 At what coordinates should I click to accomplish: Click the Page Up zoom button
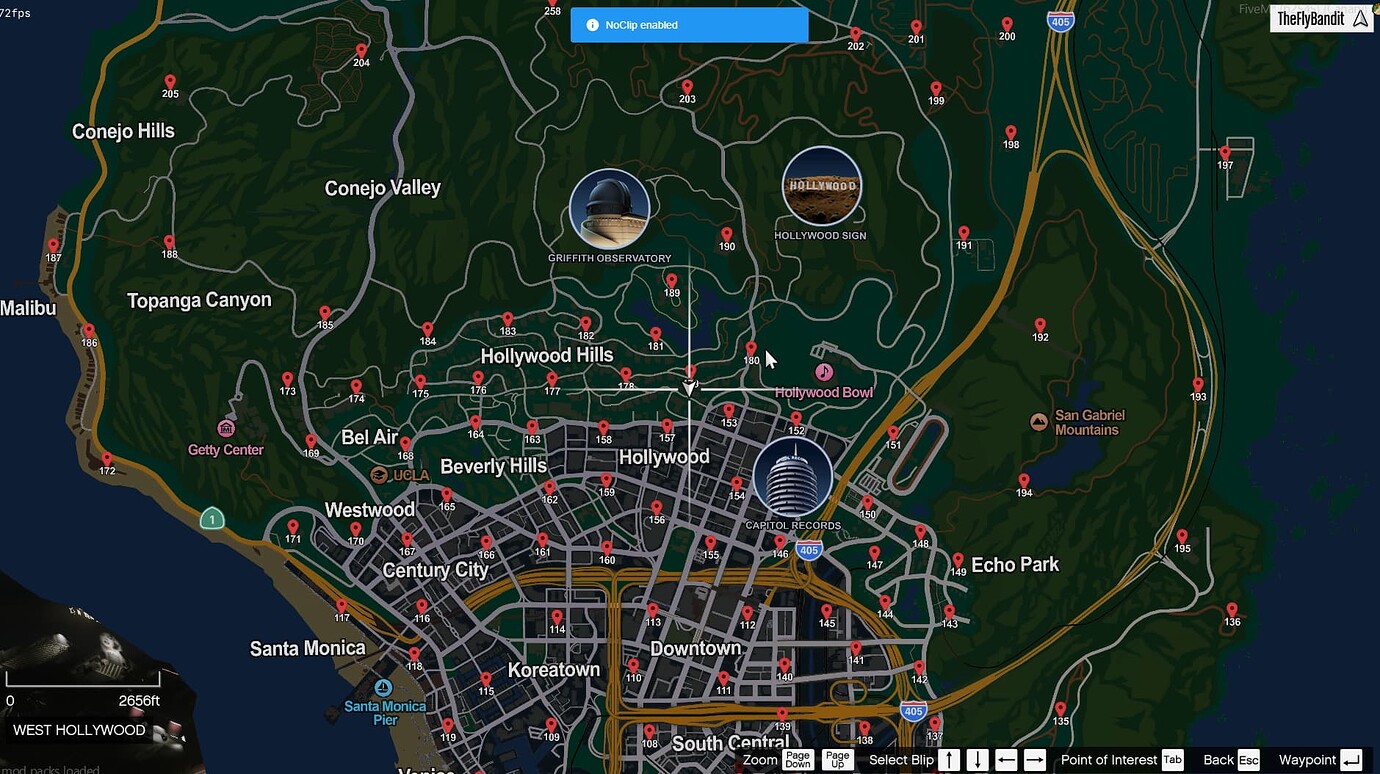[837, 760]
